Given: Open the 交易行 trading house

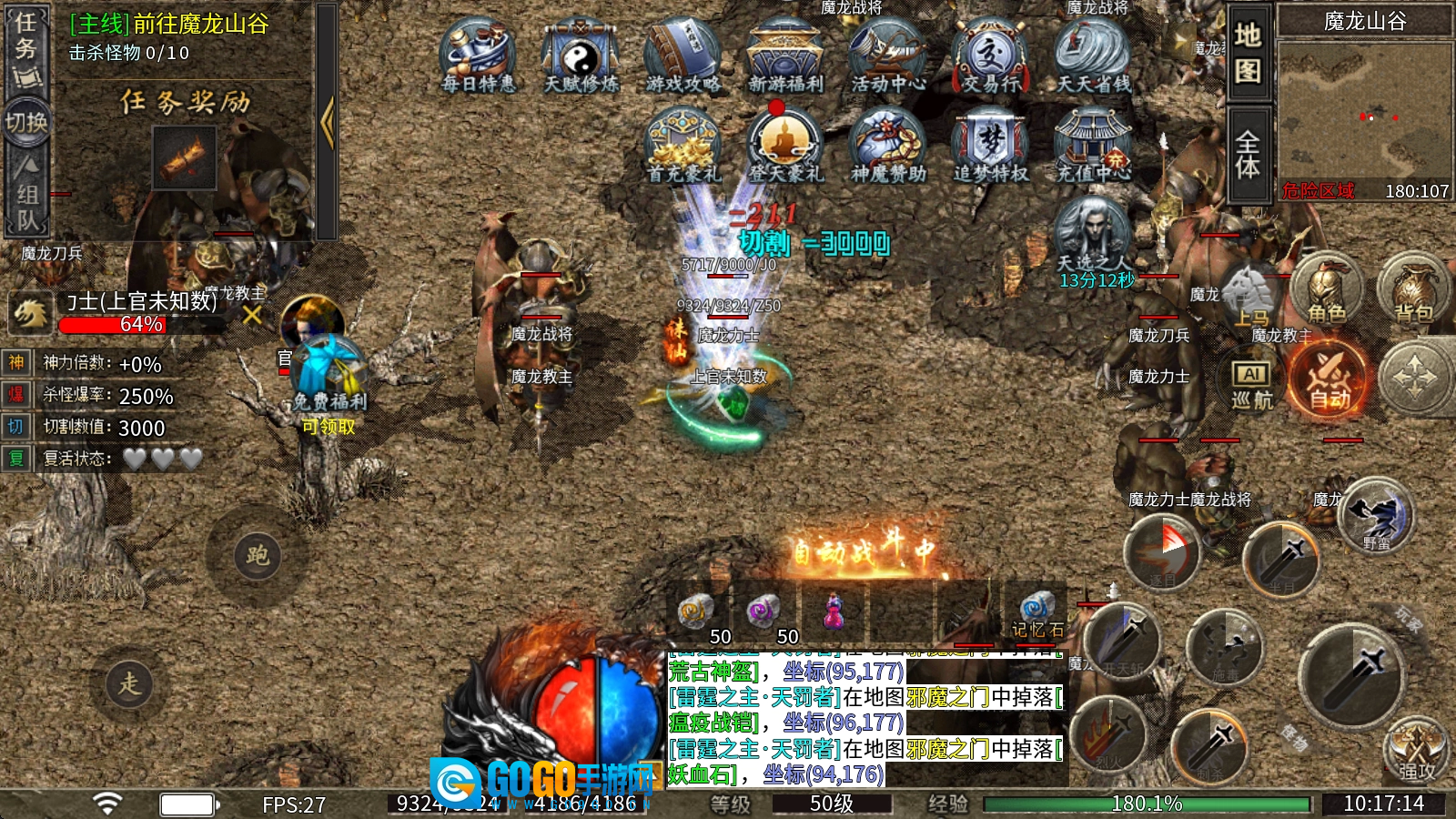Looking at the screenshot, I should (x=990, y=57).
